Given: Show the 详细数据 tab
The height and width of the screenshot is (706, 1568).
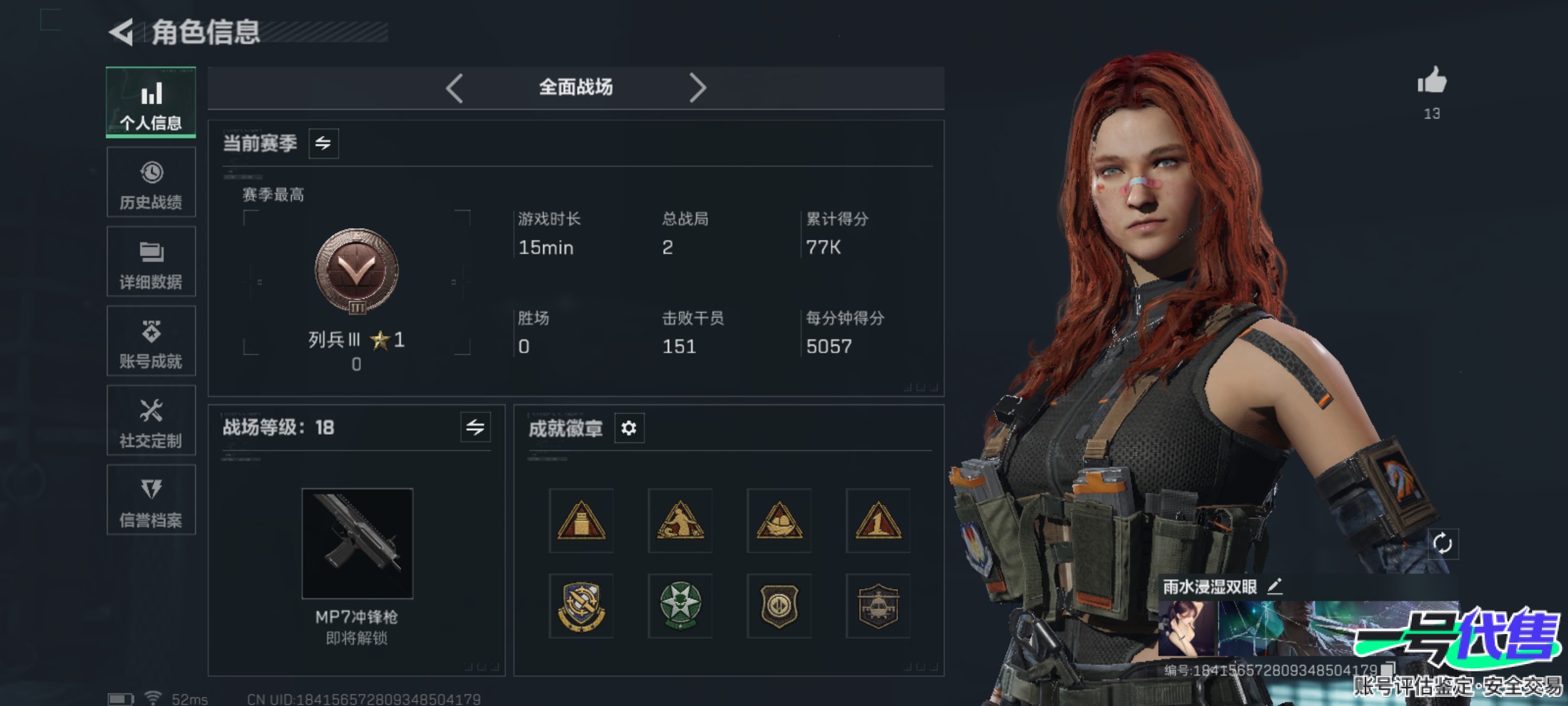Looking at the screenshot, I should coord(151,262).
